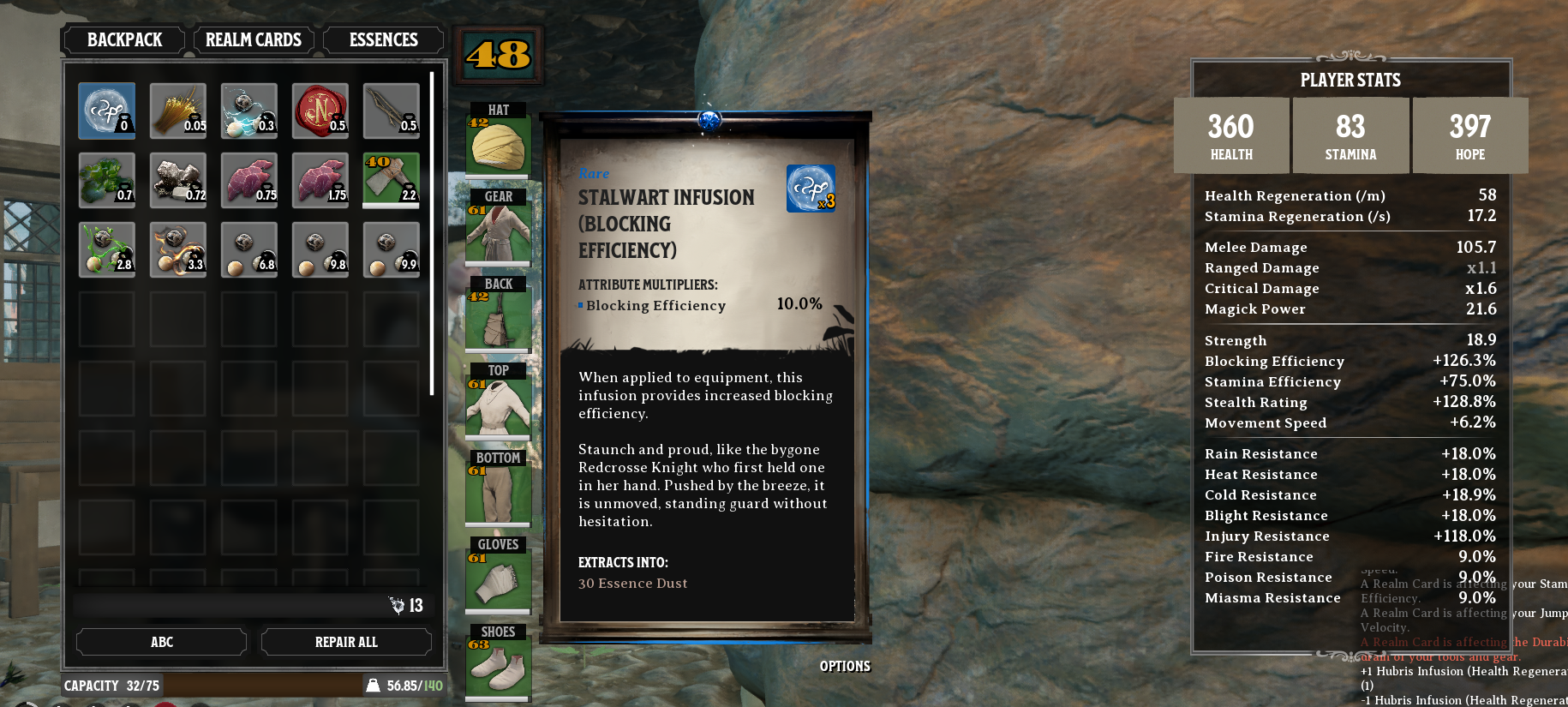Pick the flaming shot ammo slot
Viewport: 1568px width, 707px height.
coord(177,249)
